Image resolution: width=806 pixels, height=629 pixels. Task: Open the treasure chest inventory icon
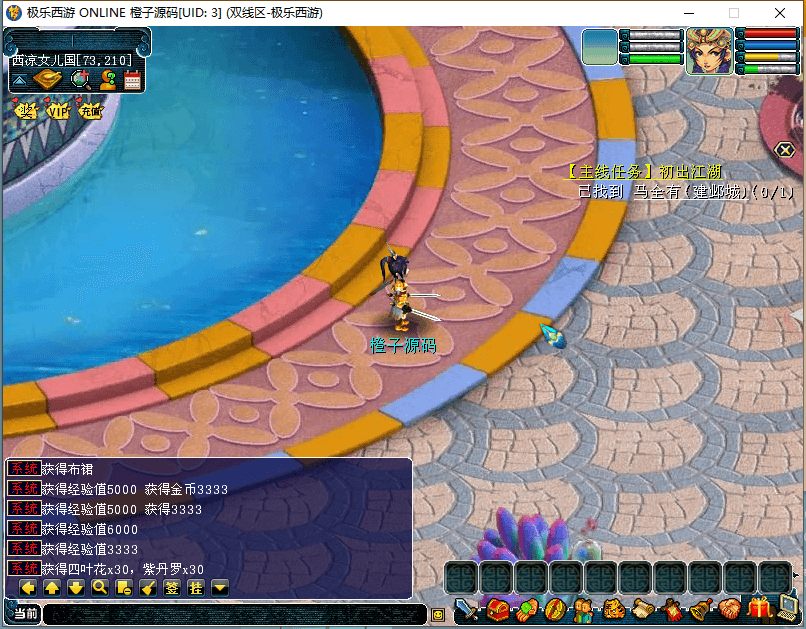[498, 609]
